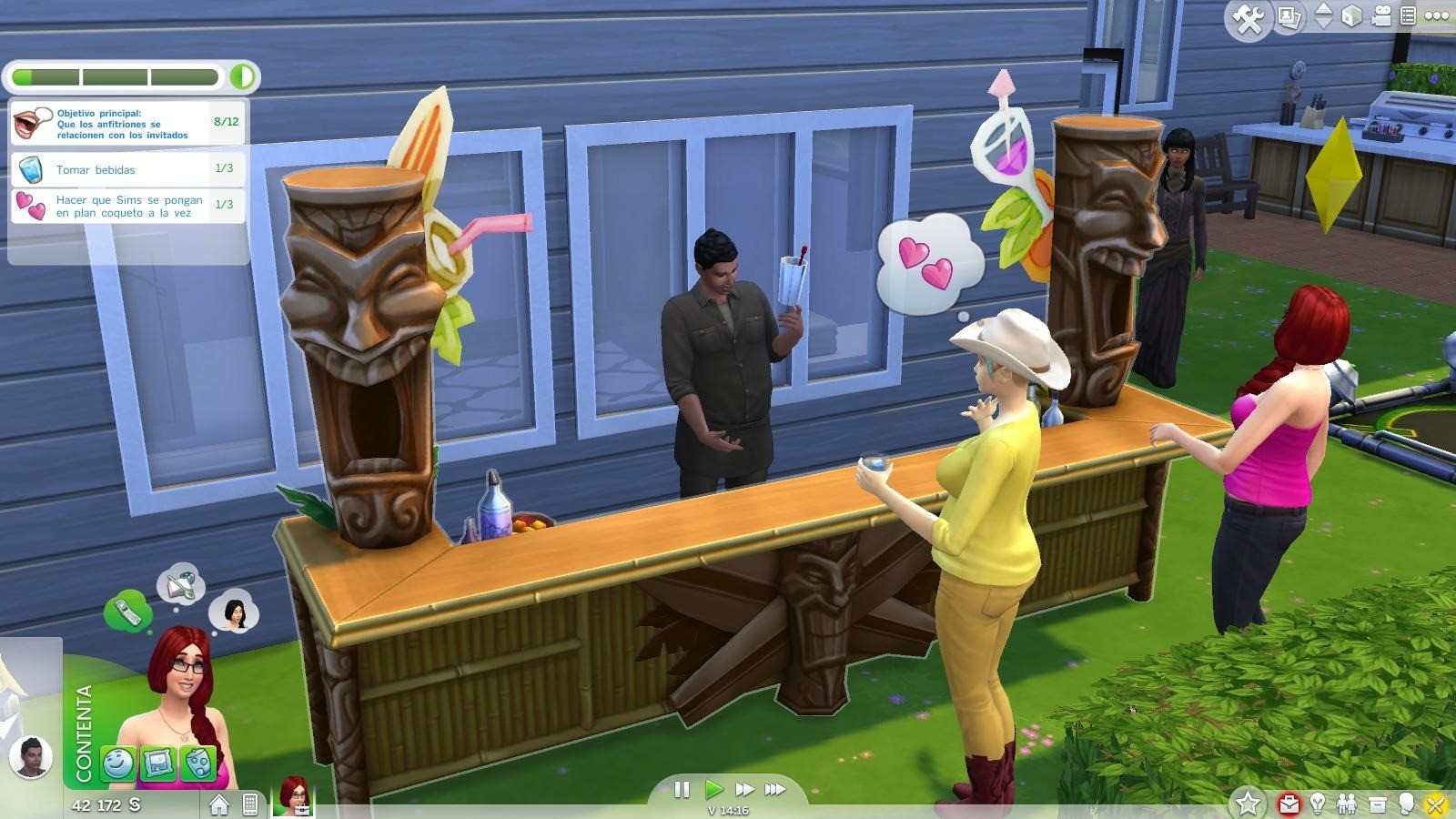Screen dimensions: 1456x819
Task: Open the Relationships panel with the two-people icon
Action: pos(1347,803)
